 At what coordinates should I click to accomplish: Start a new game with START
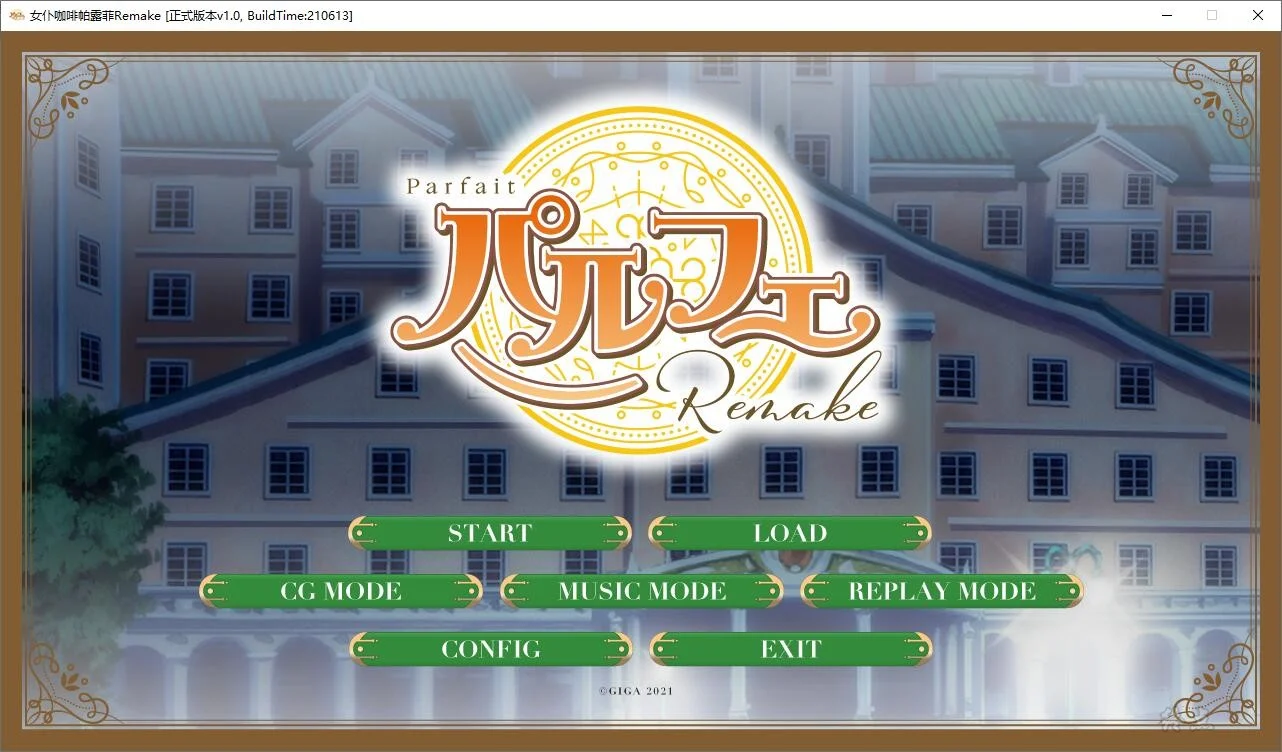tap(490, 533)
